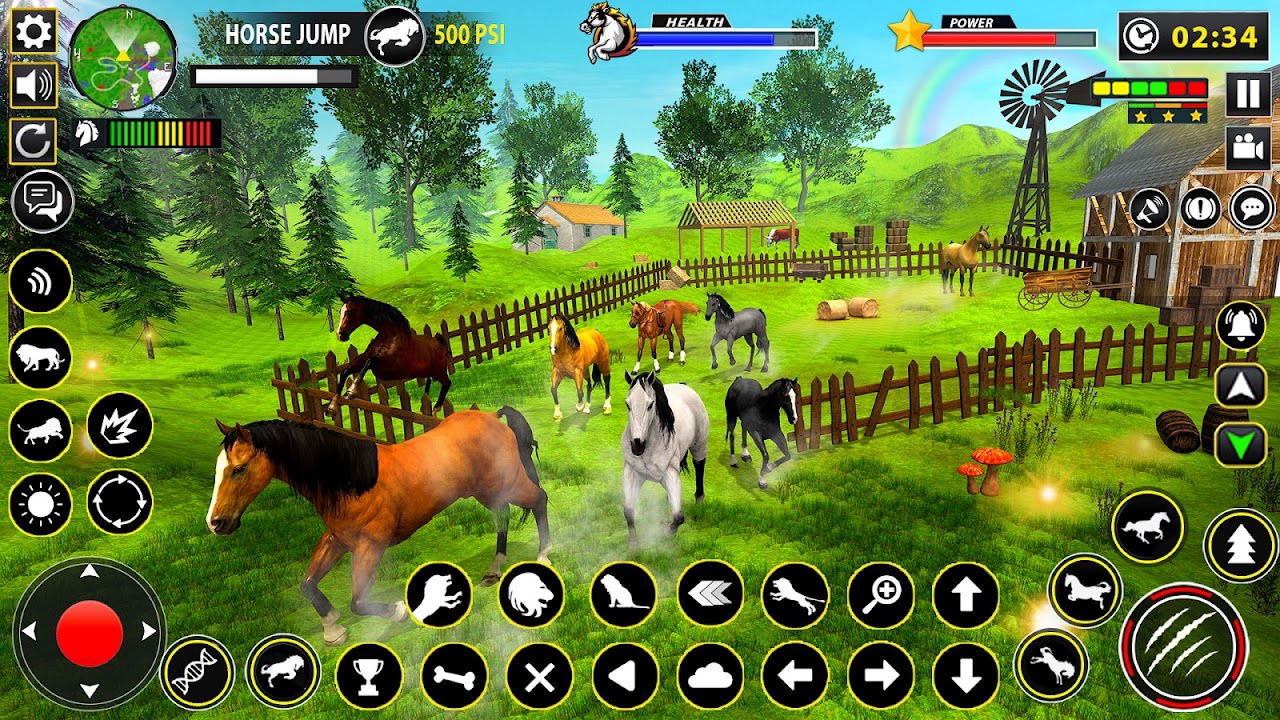Click the X cancel button
Viewport: 1280px width, 720px height.
point(539,677)
